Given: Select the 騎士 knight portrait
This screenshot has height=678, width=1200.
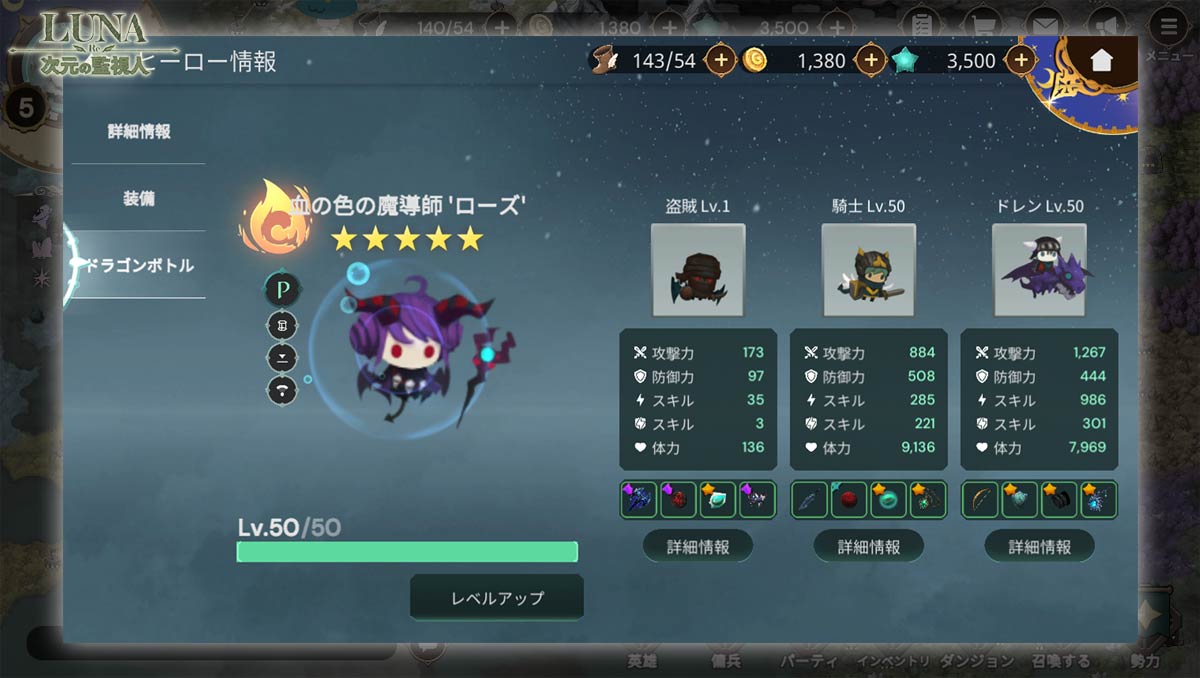Looking at the screenshot, I should [x=868, y=270].
